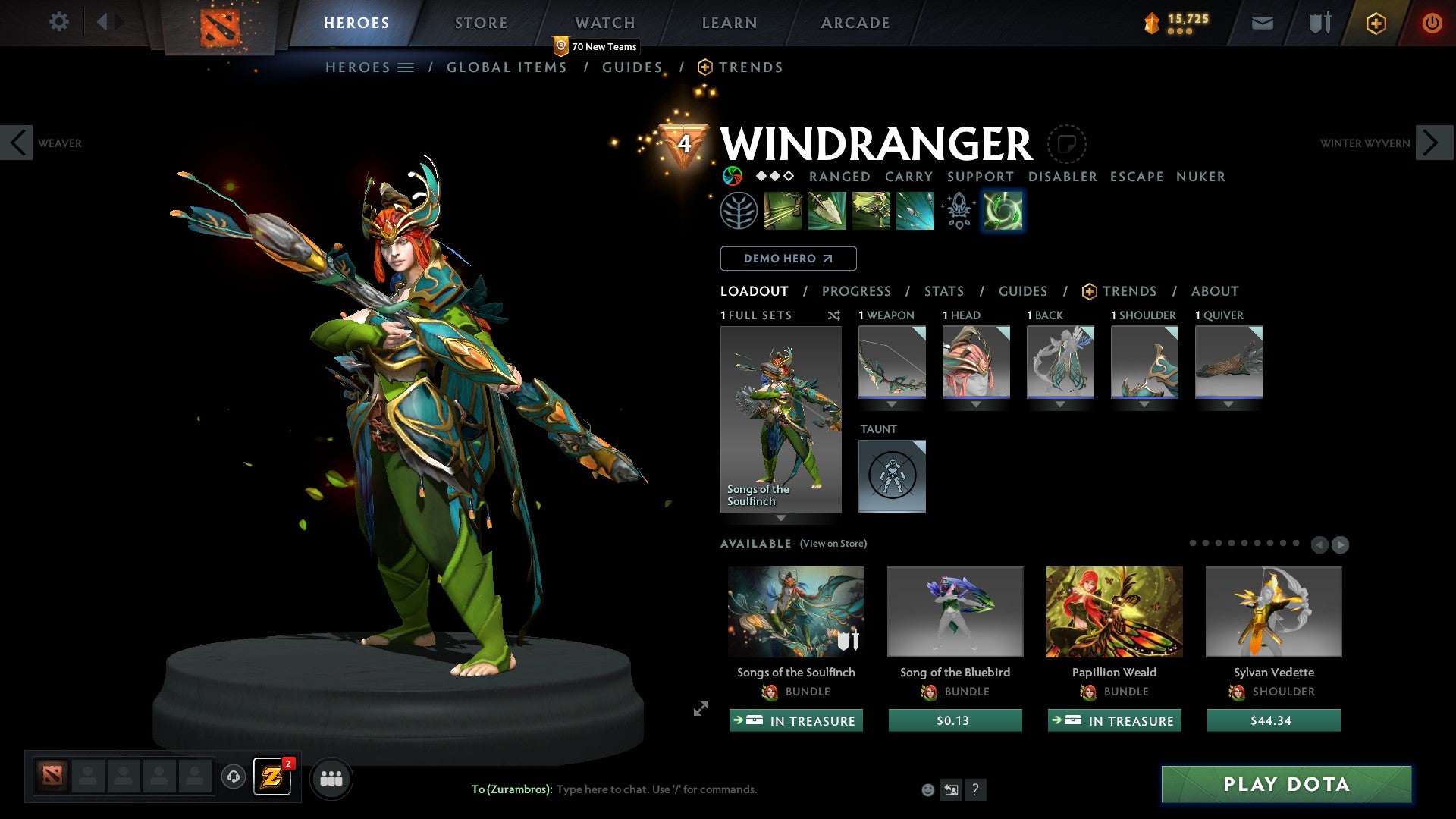The height and width of the screenshot is (819, 1456).
Task: Open the settings gear menu
Action: [x=58, y=22]
